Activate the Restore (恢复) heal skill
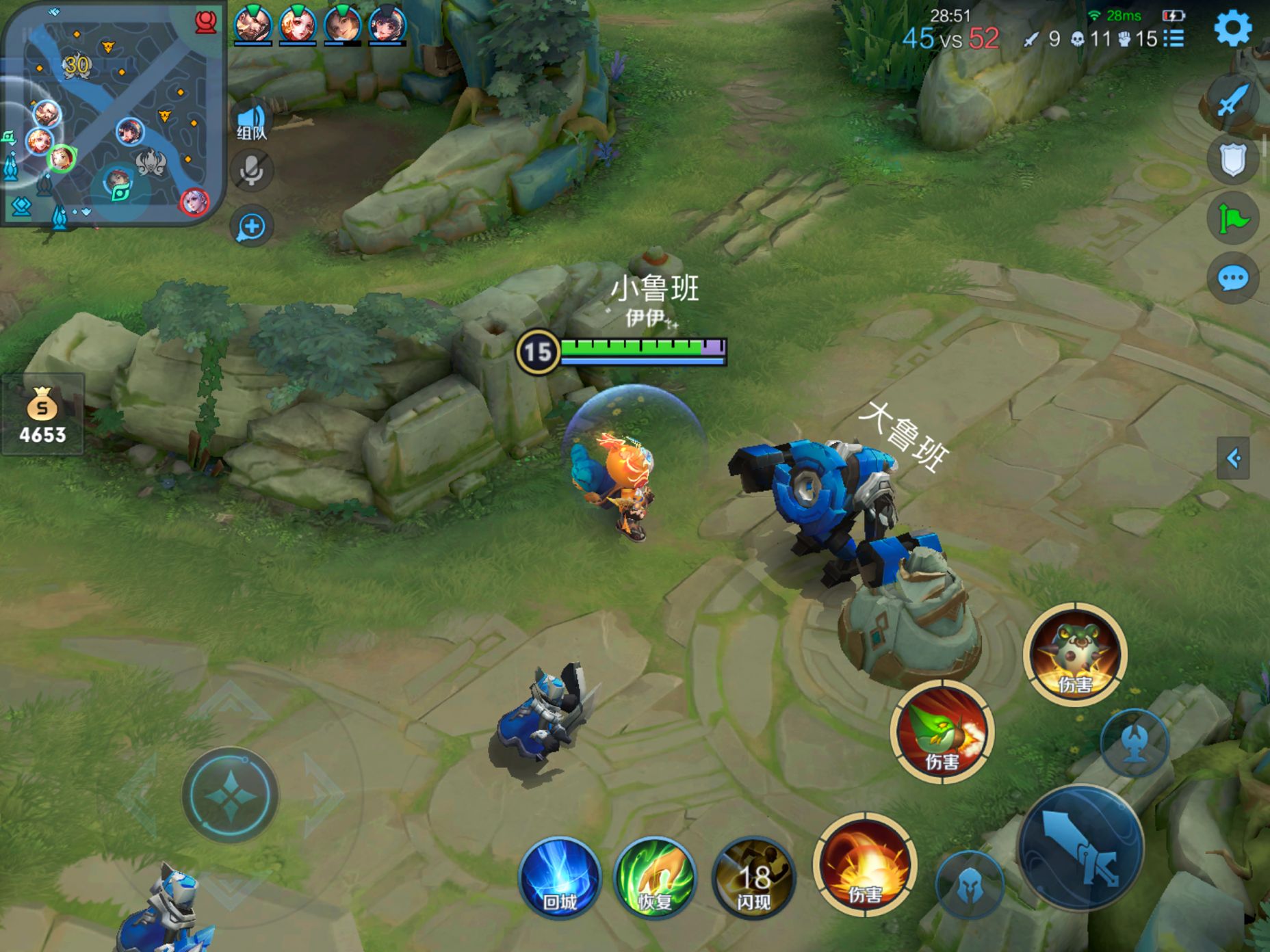 [x=655, y=877]
